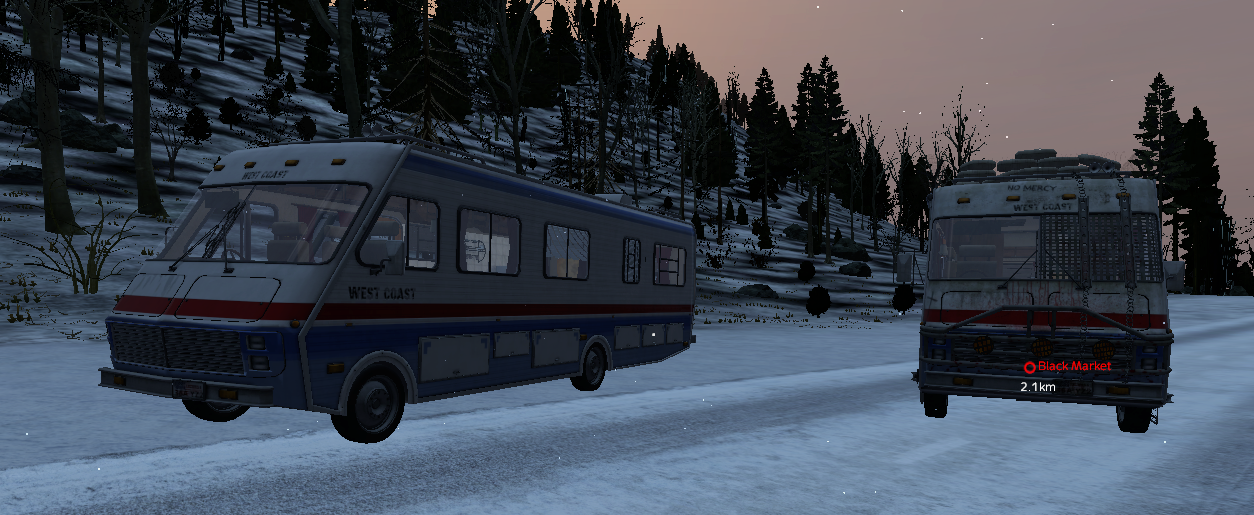This screenshot has height=515, width=1254.
Task: Click the red Black Market waypoint marker
Action: pos(1029,368)
